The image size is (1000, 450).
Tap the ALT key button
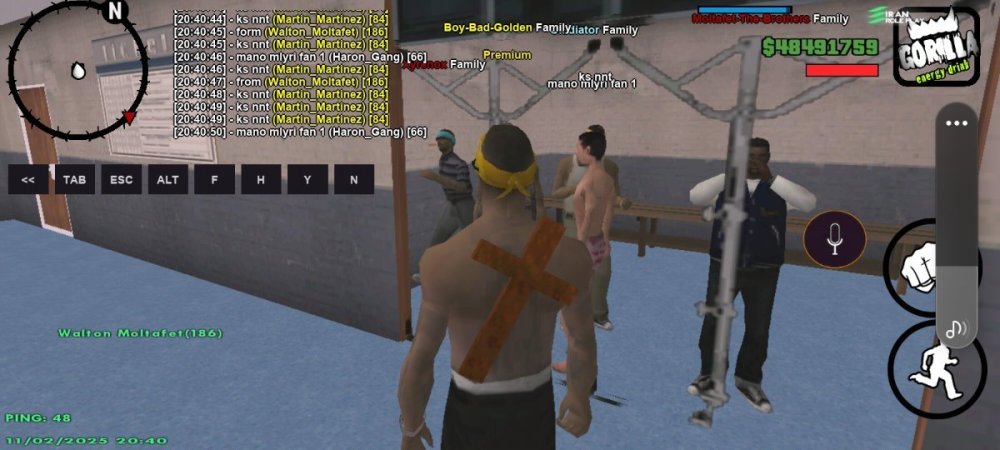tap(168, 180)
